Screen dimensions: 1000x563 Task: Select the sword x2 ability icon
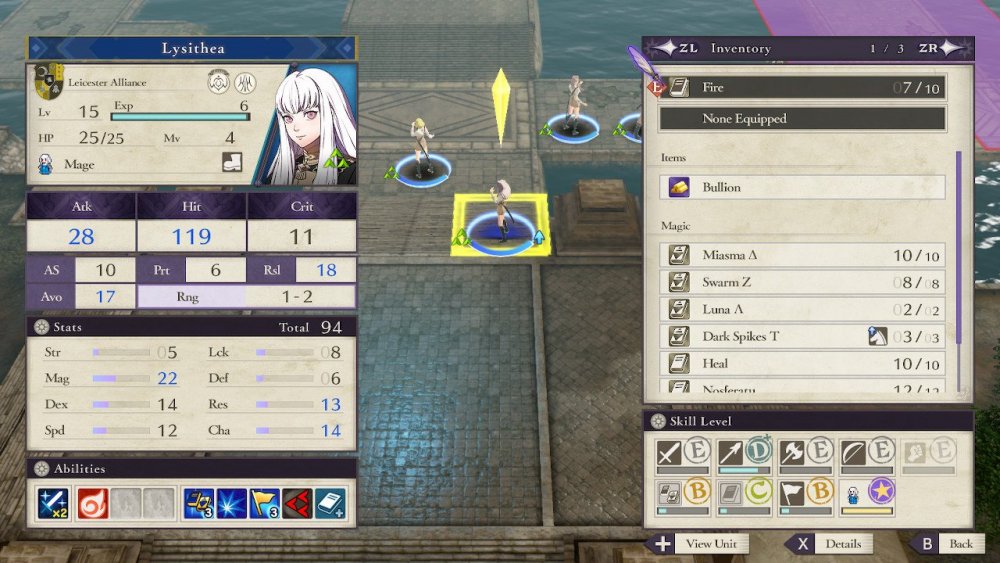click(53, 503)
